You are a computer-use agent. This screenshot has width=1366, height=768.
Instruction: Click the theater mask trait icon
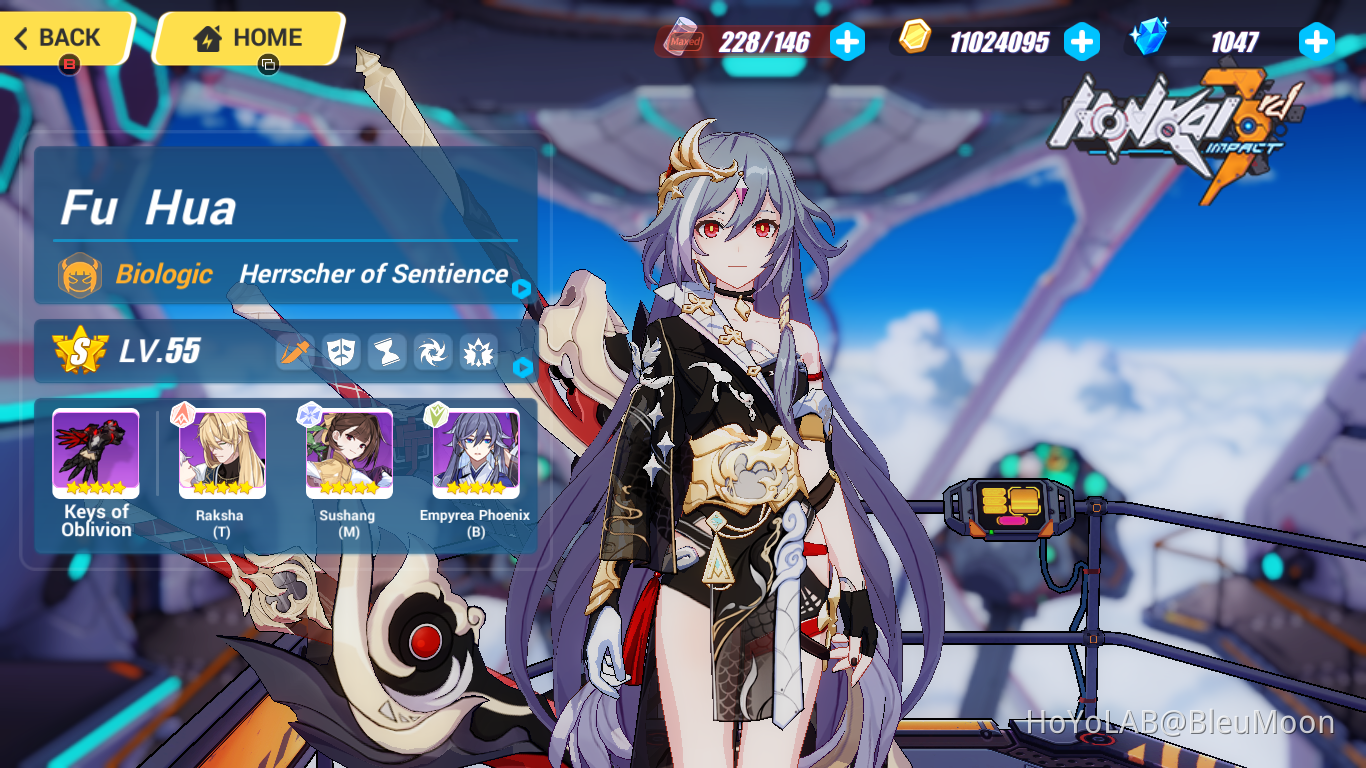[x=341, y=352]
